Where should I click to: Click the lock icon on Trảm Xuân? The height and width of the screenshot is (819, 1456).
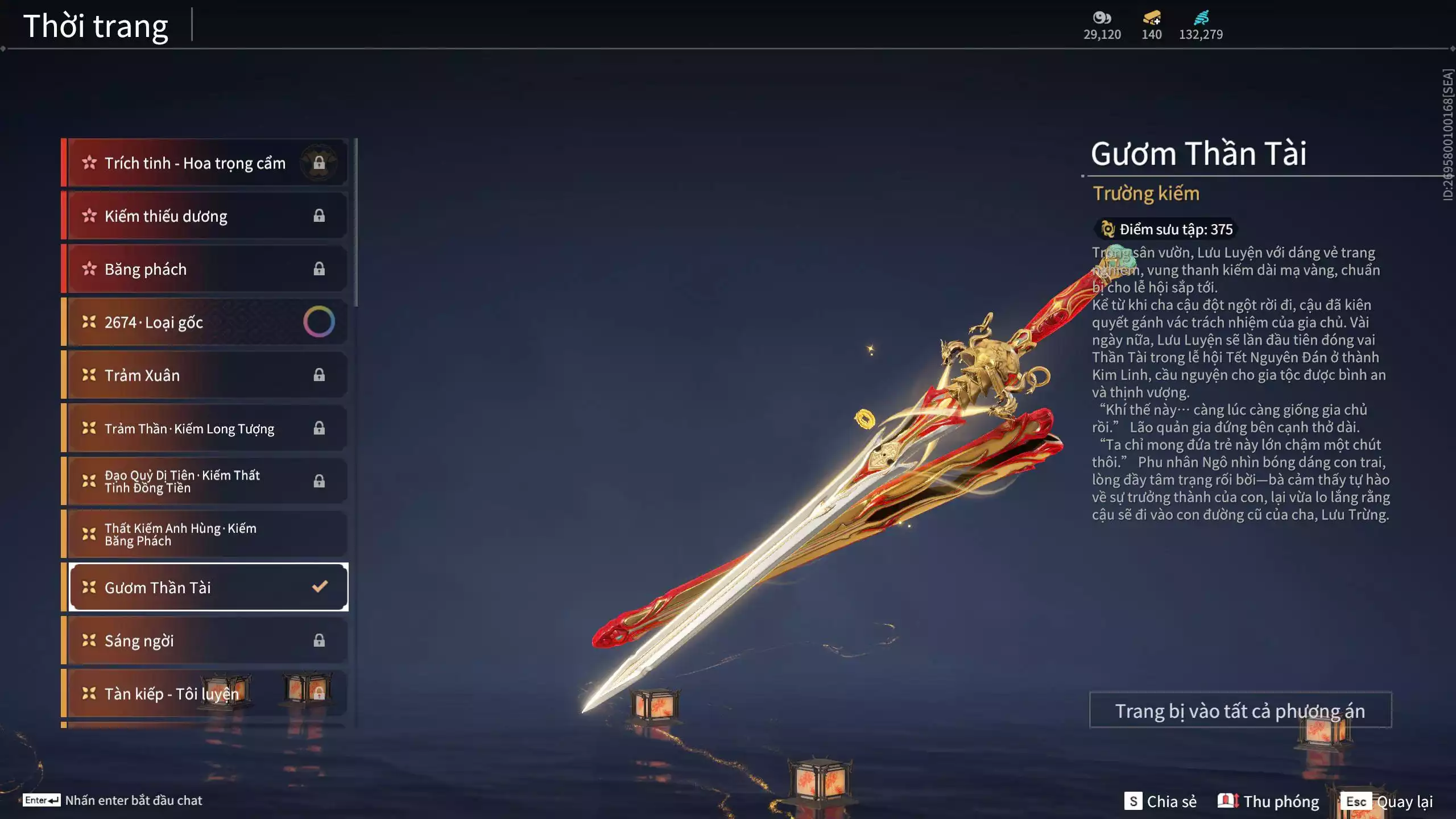(x=319, y=375)
